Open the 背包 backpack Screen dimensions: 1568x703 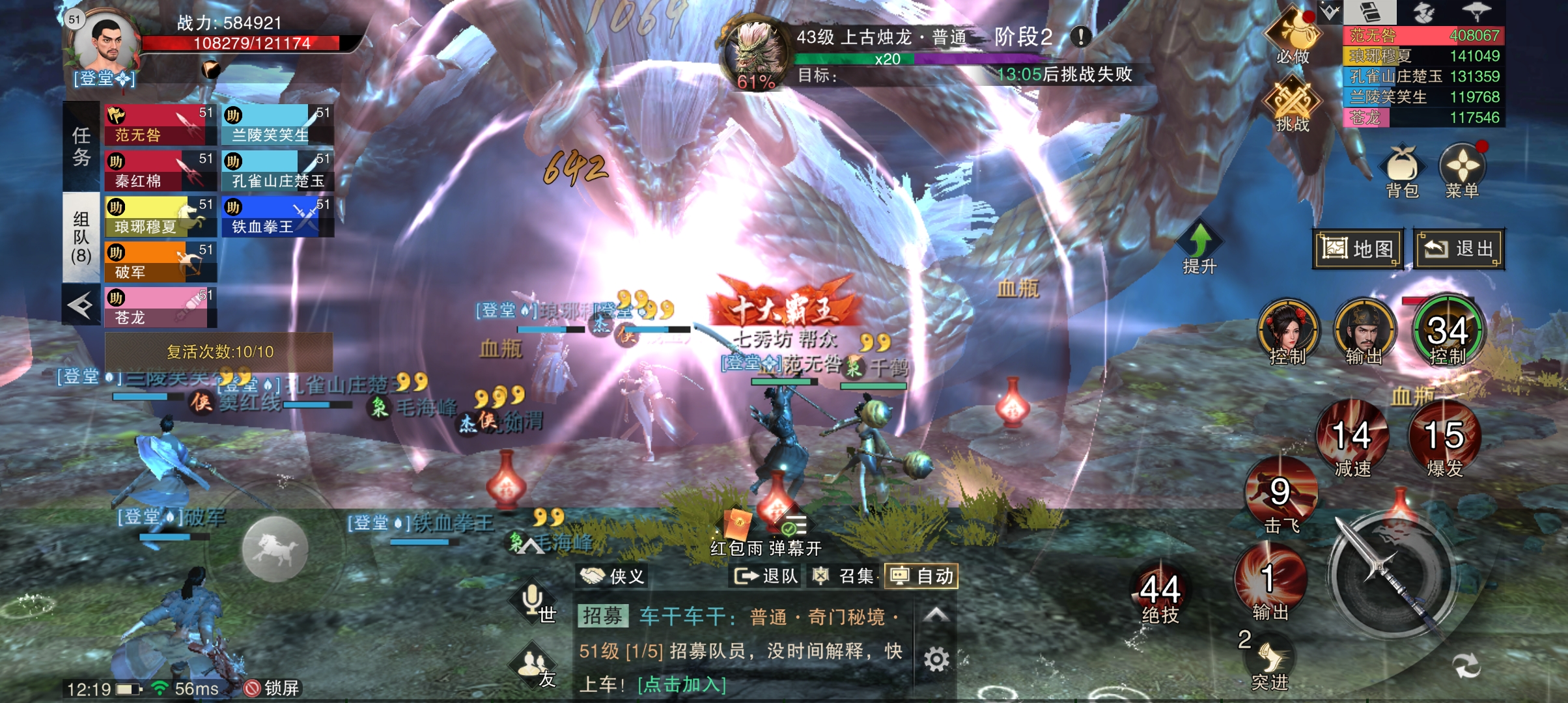click(x=1402, y=168)
